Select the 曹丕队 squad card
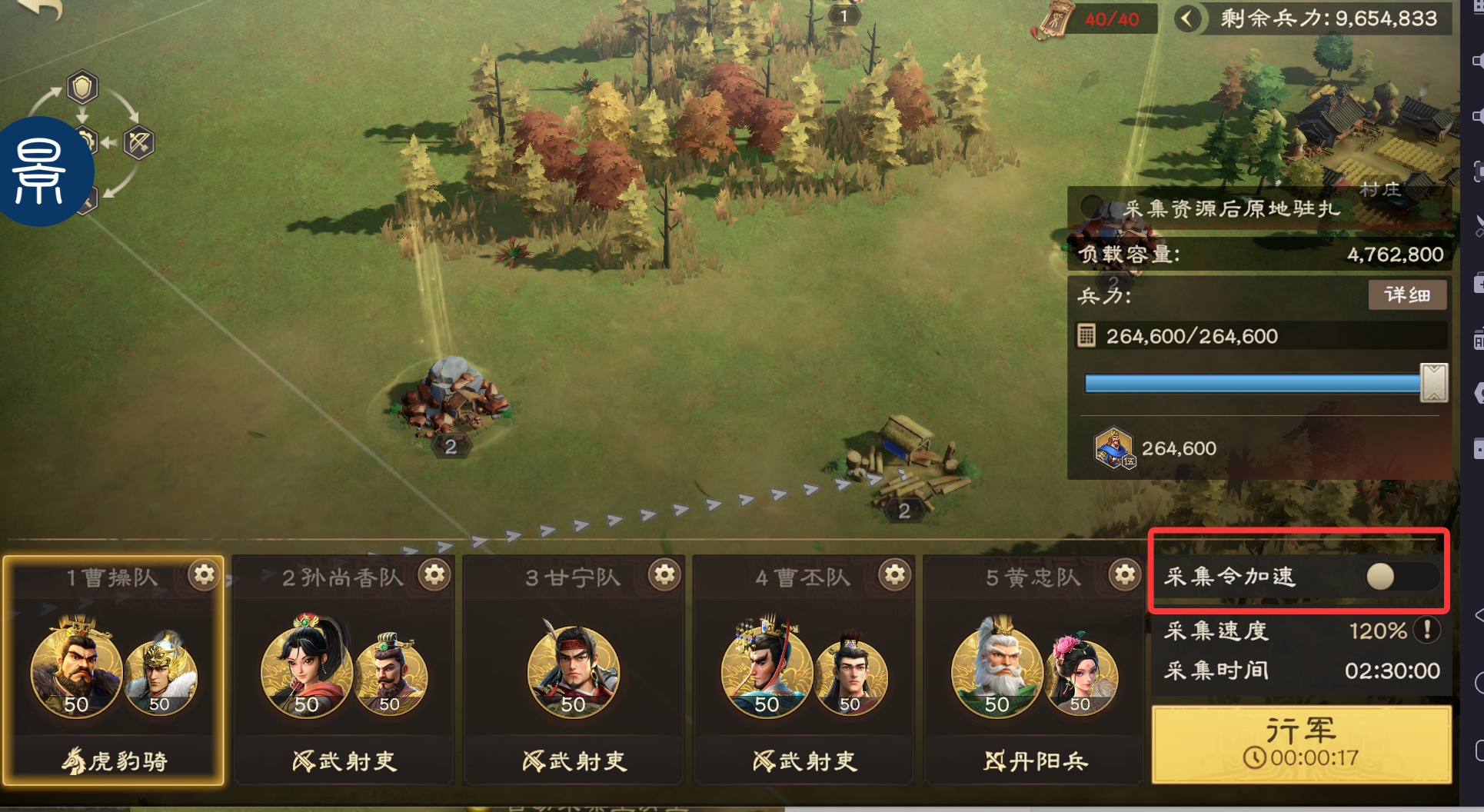 pos(804,671)
